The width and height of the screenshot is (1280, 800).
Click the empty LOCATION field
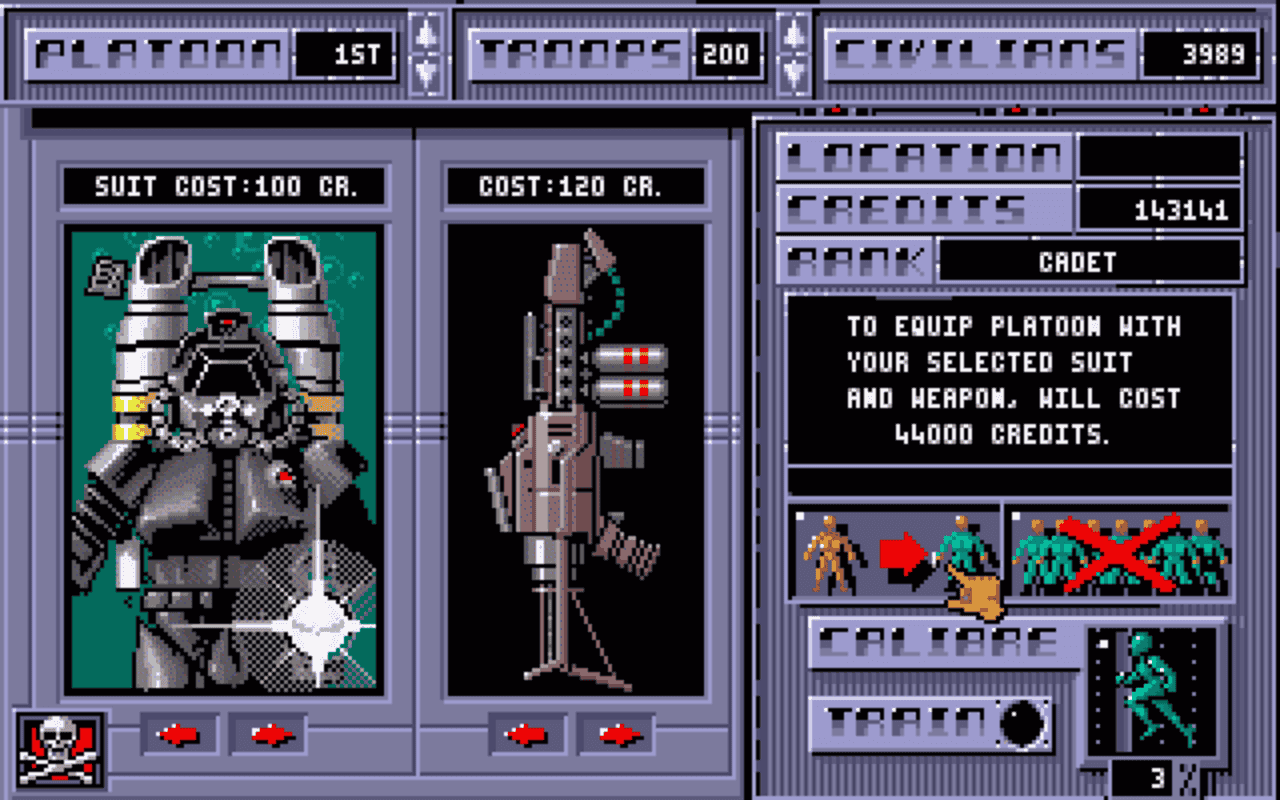1160,155
